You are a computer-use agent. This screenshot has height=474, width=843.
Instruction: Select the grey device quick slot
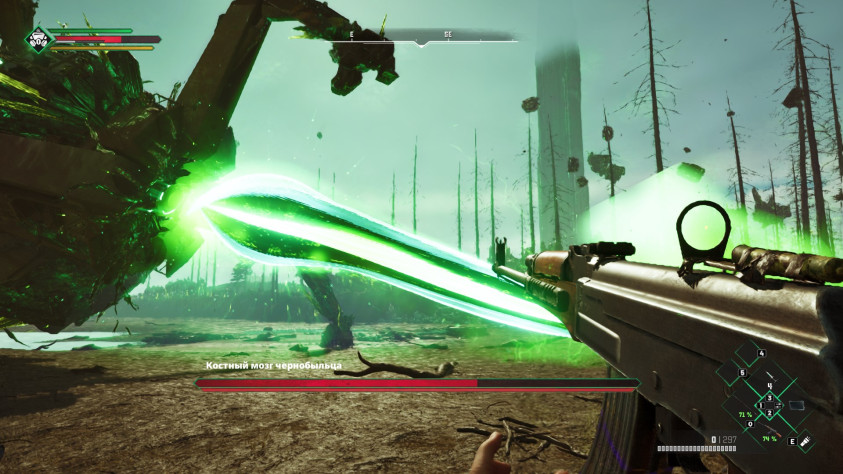coord(796,405)
